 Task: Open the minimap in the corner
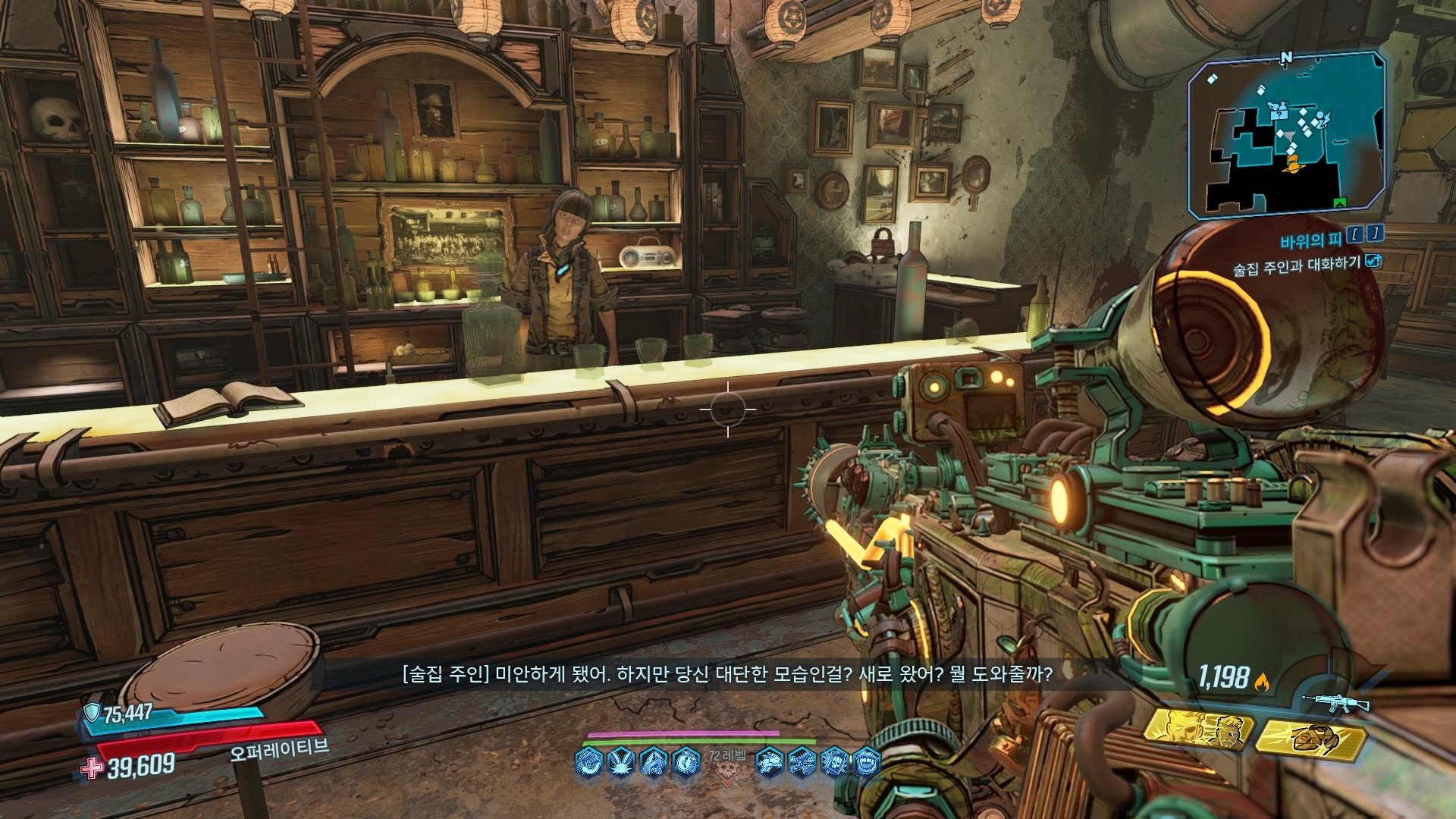coord(1286,134)
